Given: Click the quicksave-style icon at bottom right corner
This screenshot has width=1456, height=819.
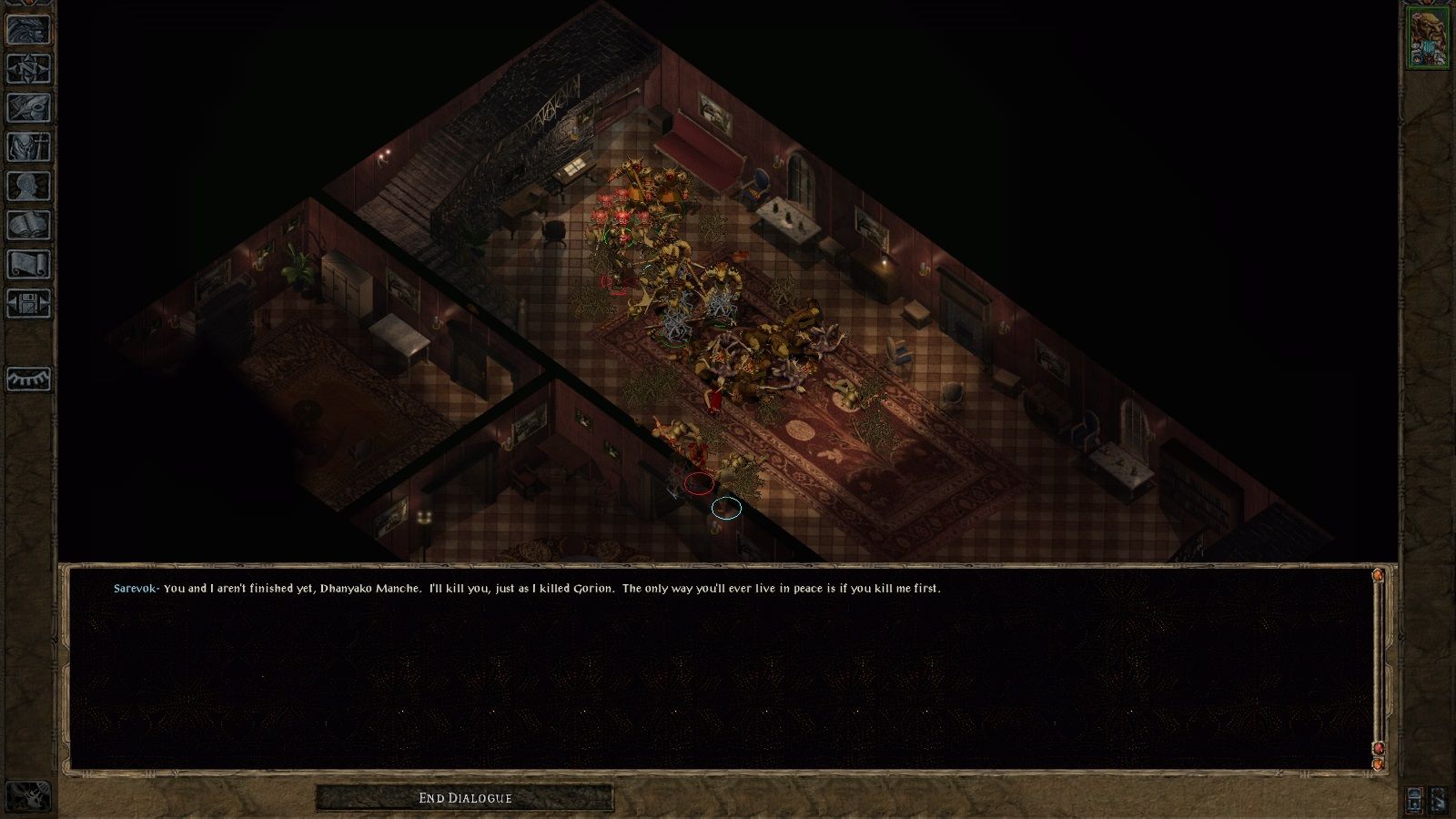Looking at the screenshot, I should pyautogui.click(x=1439, y=802).
